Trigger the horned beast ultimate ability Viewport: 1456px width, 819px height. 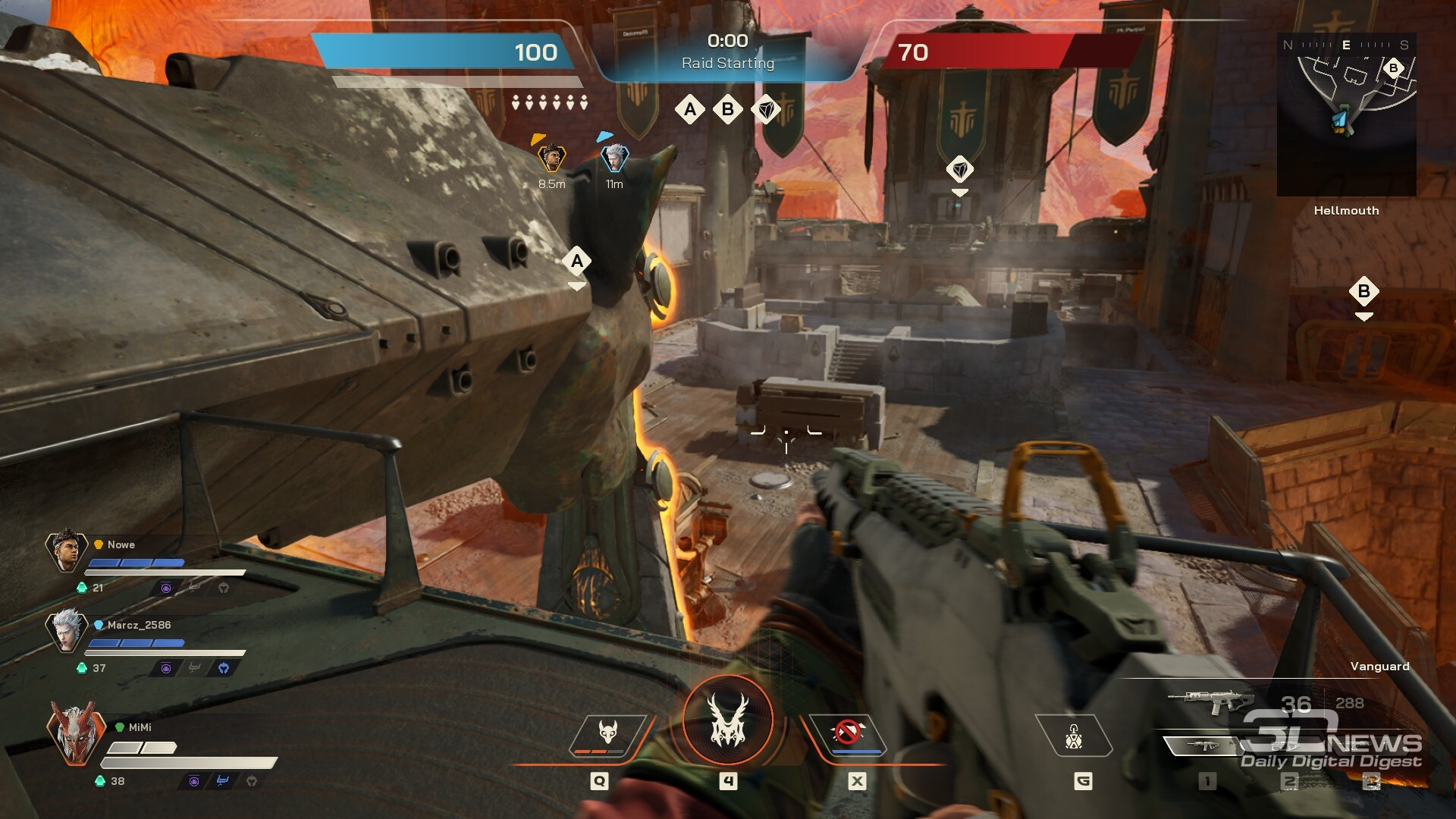tap(727, 720)
